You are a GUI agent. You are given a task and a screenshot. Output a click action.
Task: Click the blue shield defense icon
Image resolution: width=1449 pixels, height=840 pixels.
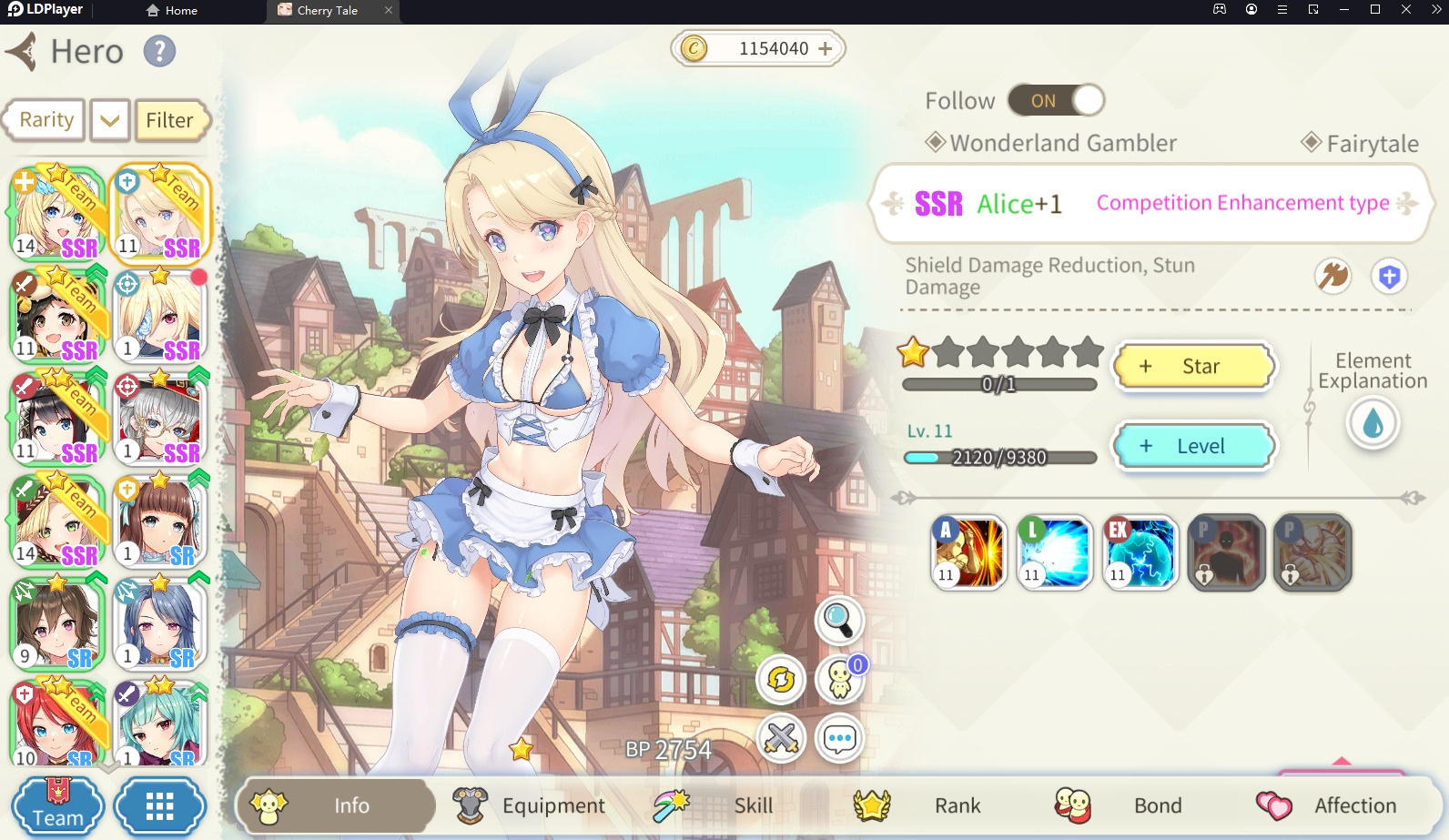pos(1390,276)
